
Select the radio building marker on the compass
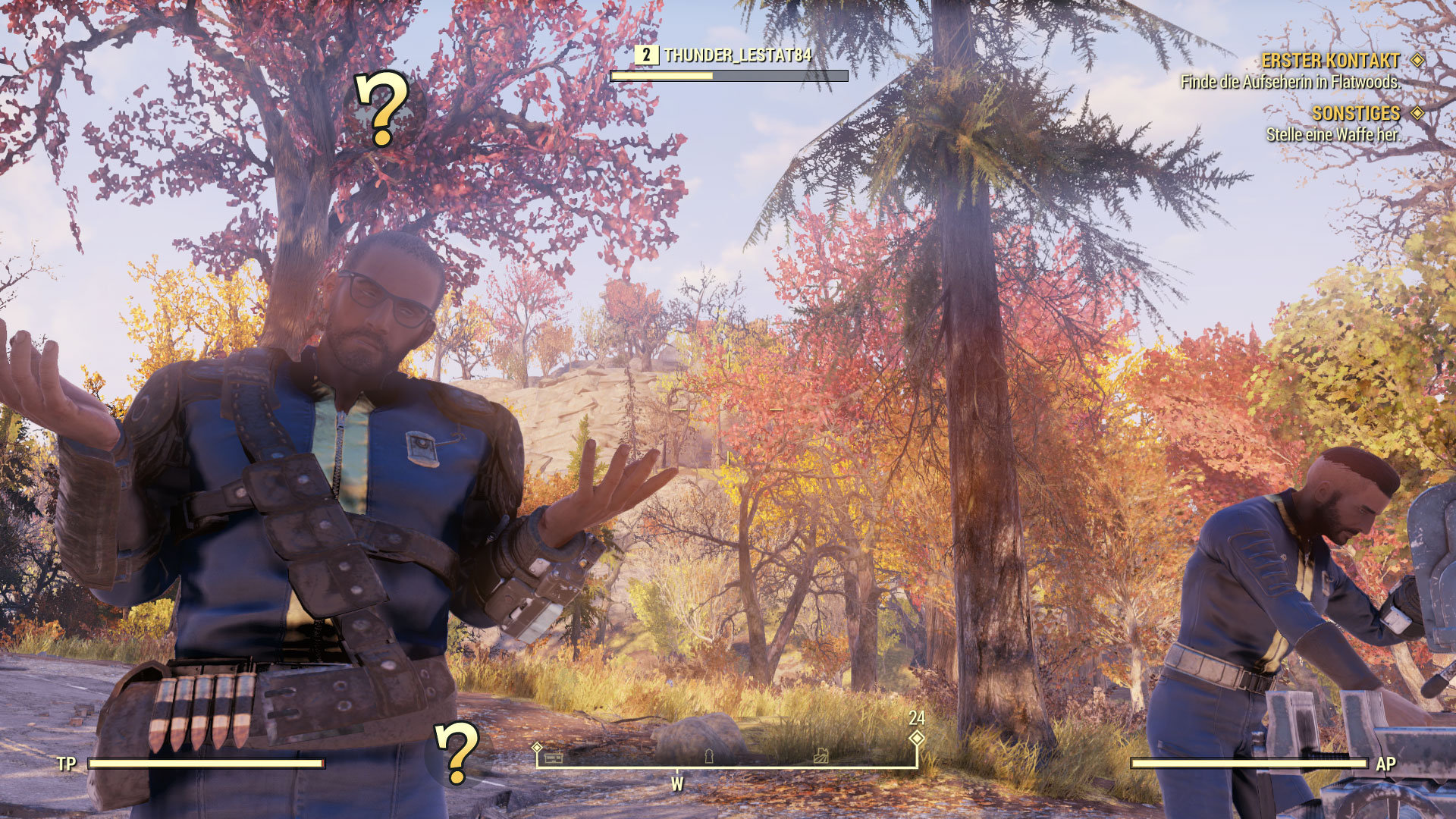(x=554, y=756)
